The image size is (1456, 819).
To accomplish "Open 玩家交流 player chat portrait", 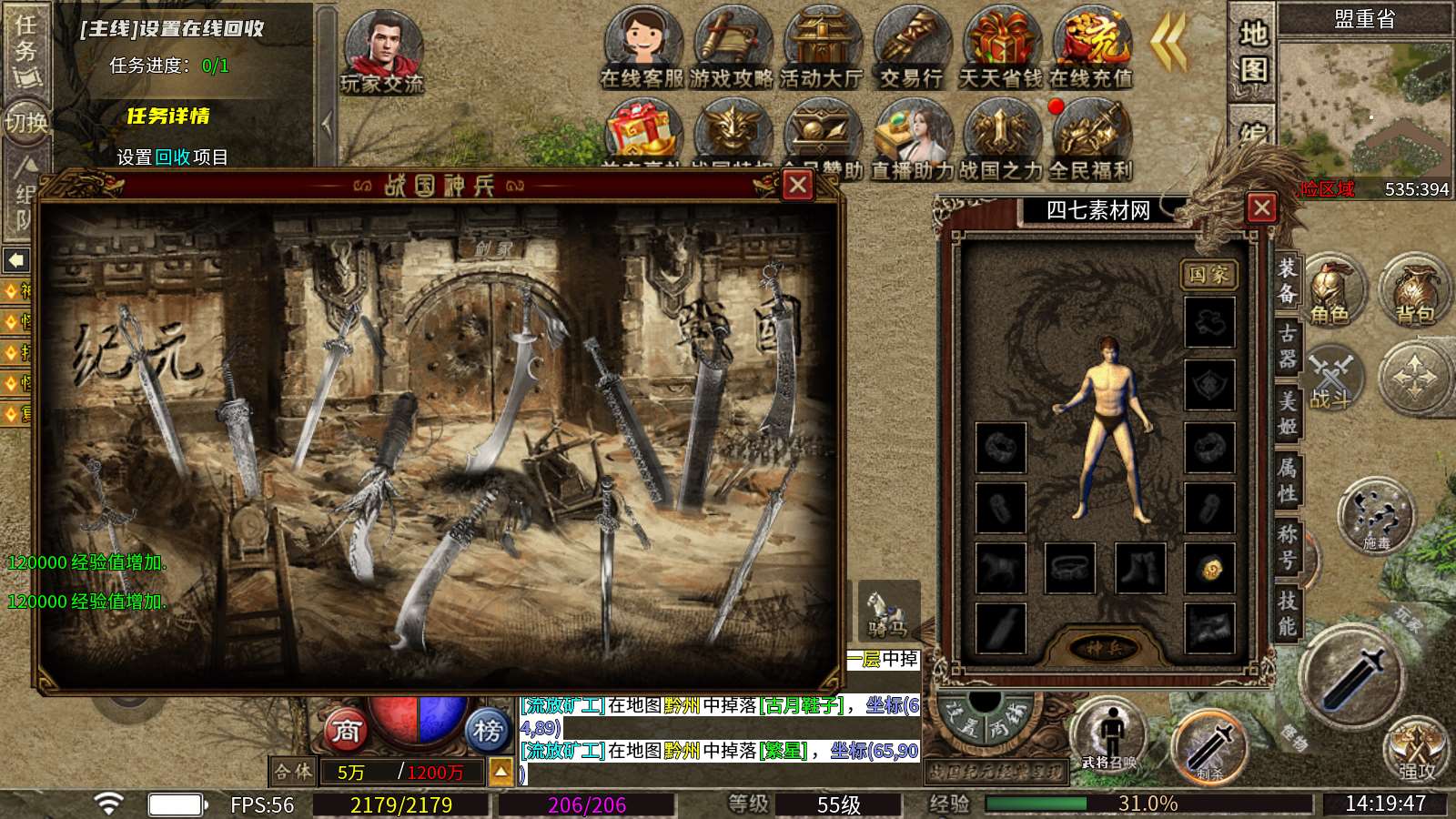I will coord(382,53).
